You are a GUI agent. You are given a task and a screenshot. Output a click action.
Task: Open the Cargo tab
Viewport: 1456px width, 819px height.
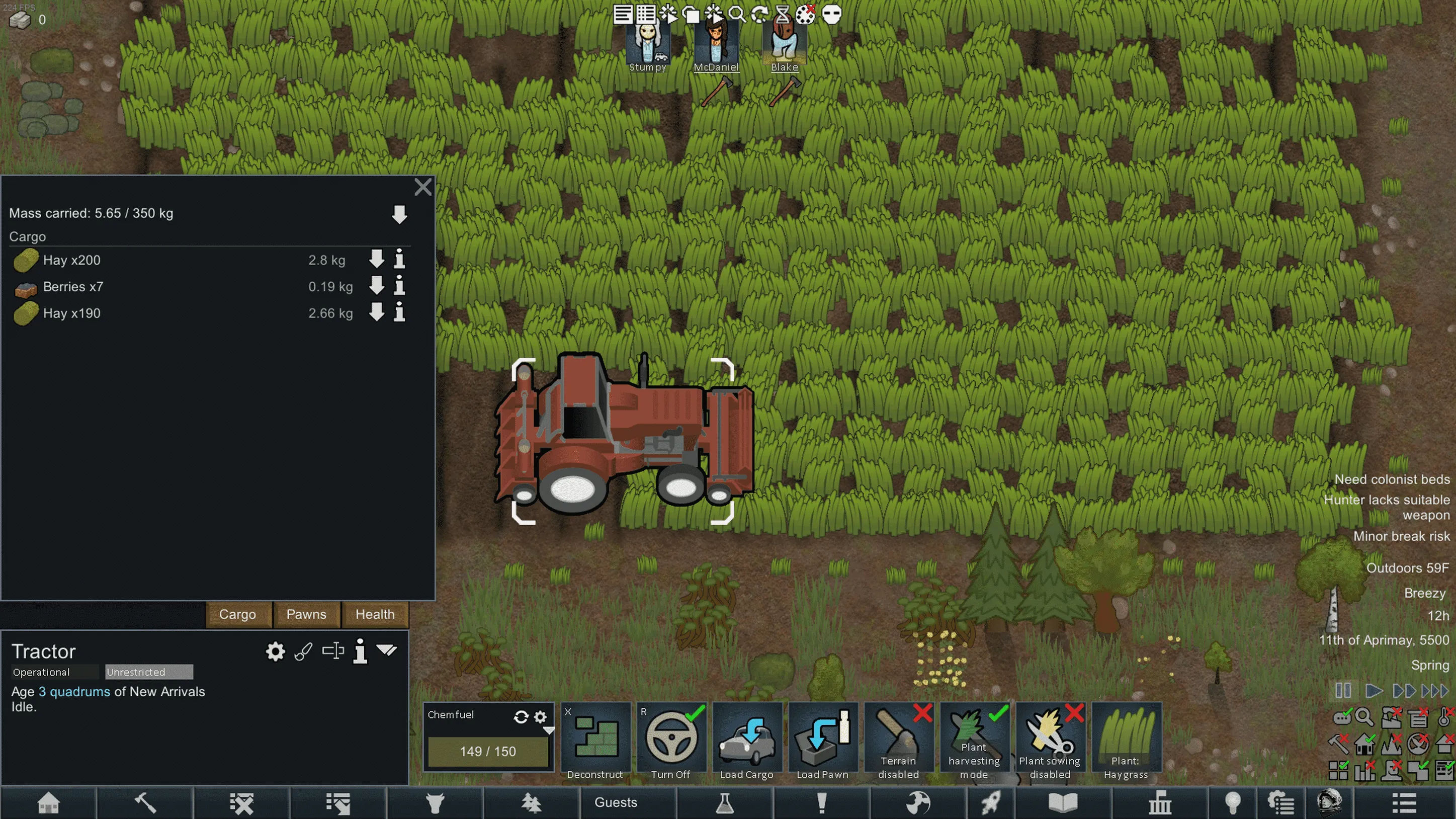click(237, 614)
